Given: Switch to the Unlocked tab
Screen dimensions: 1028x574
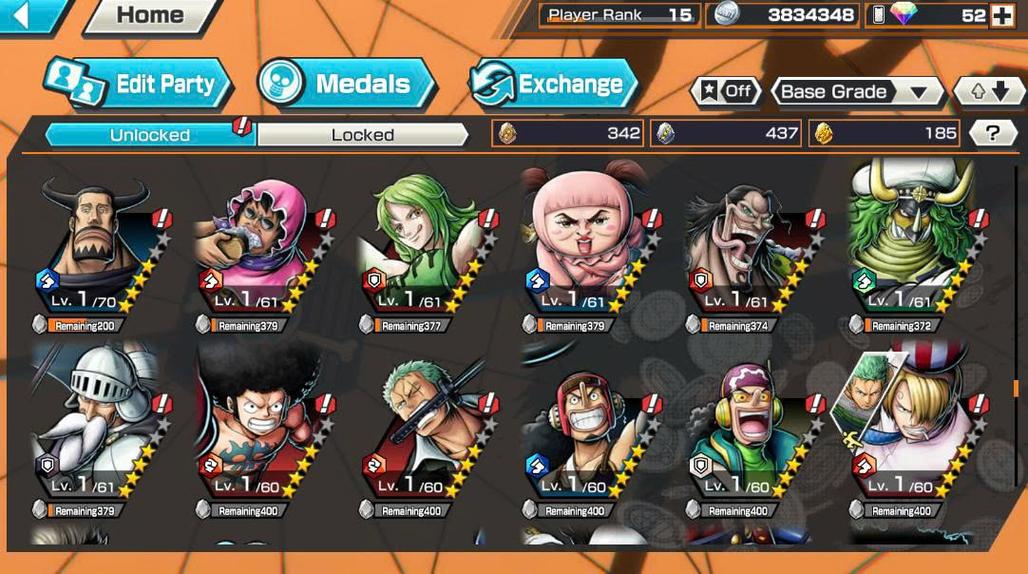Looking at the screenshot, I should tap(148, 134).
